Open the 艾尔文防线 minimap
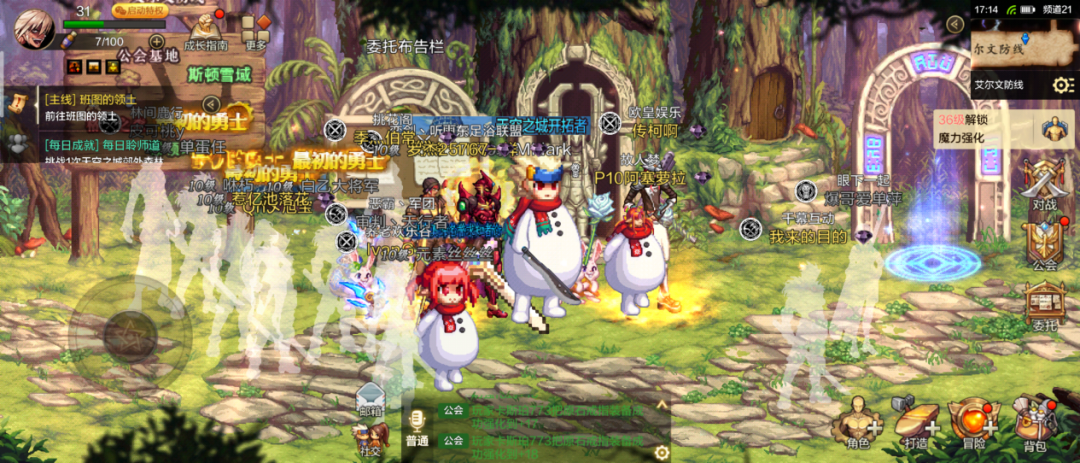The image size is (1080, 463). pos(1005,45)
